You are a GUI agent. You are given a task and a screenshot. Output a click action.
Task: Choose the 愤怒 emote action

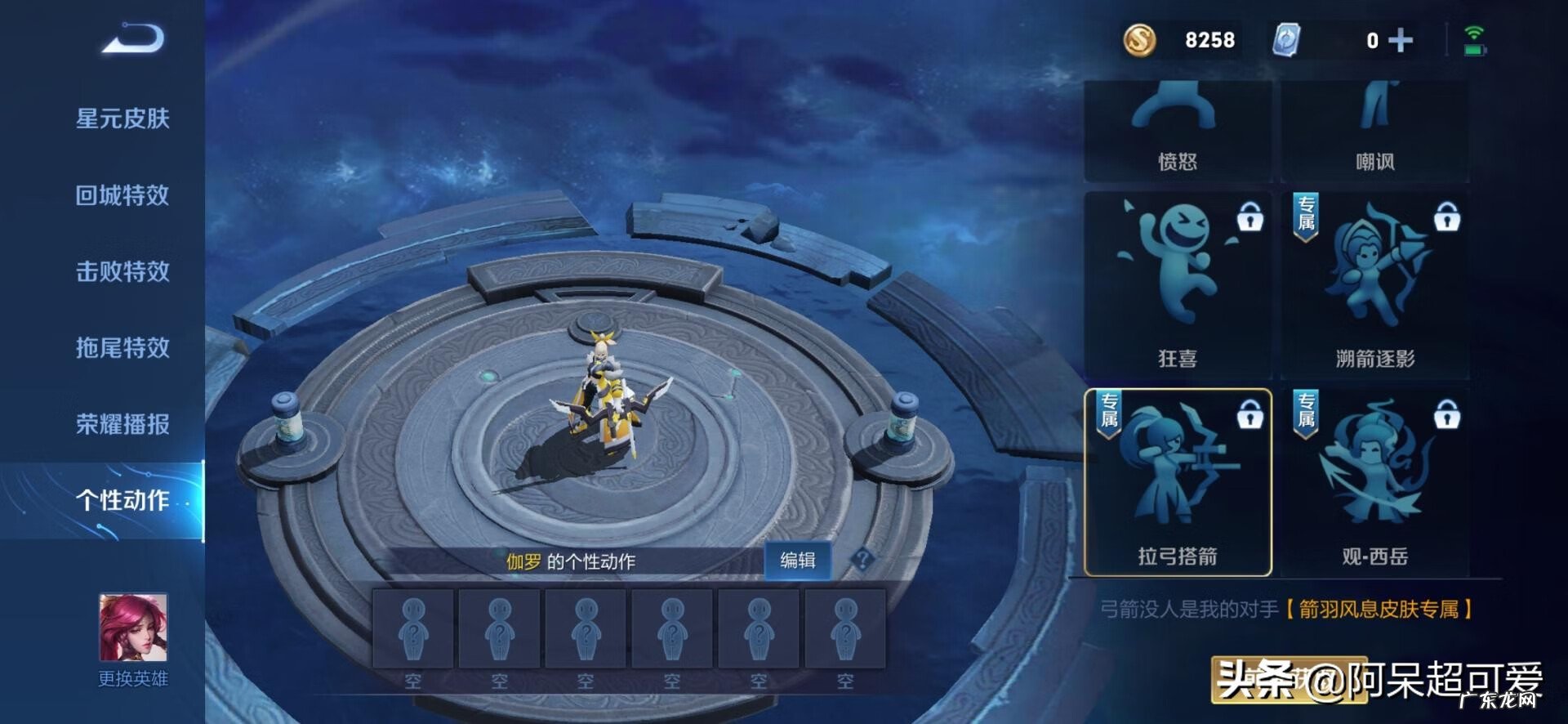pyautogui.click(x=1177, y=131)
